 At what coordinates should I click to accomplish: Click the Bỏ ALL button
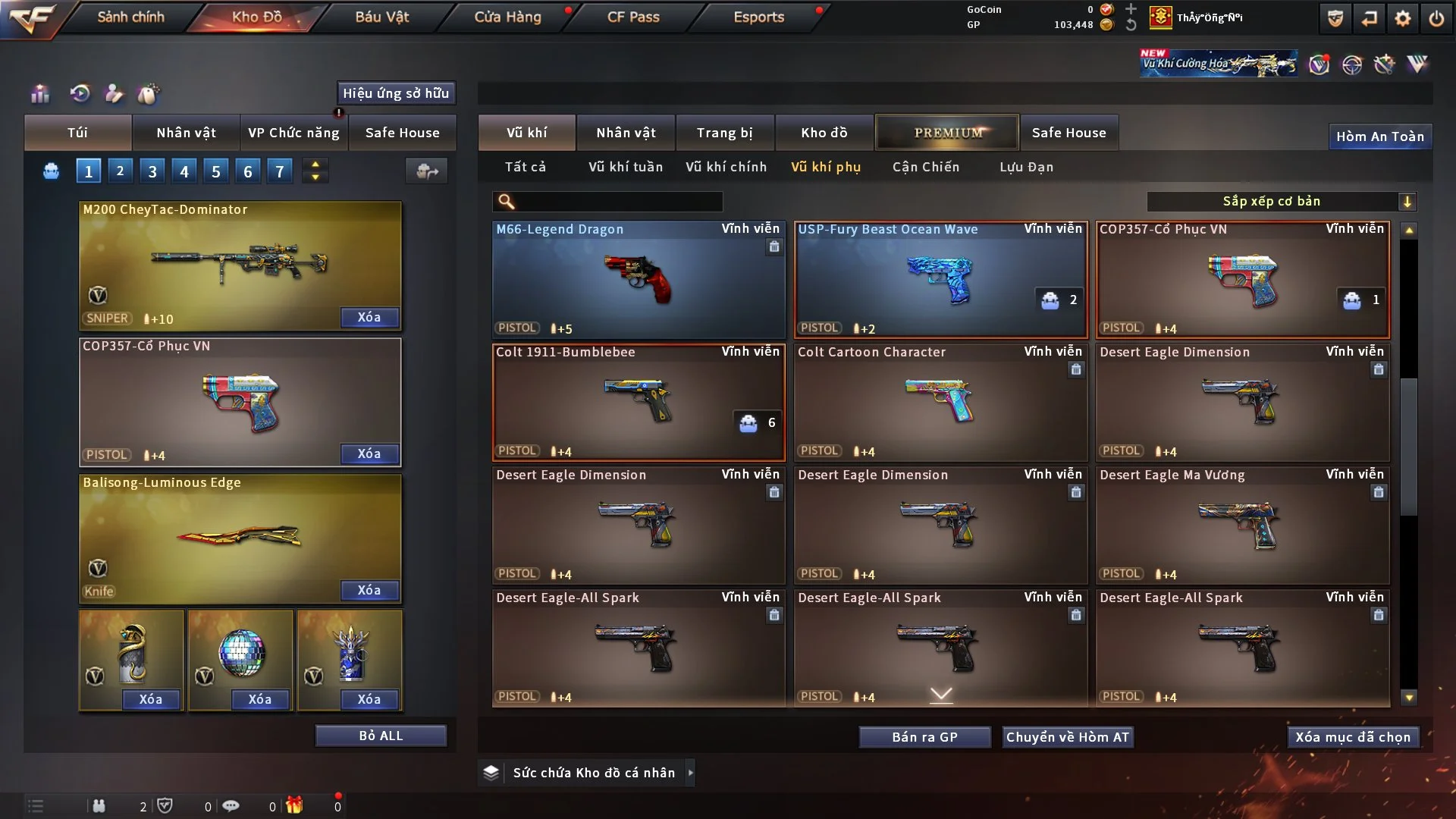coord(381,736)
